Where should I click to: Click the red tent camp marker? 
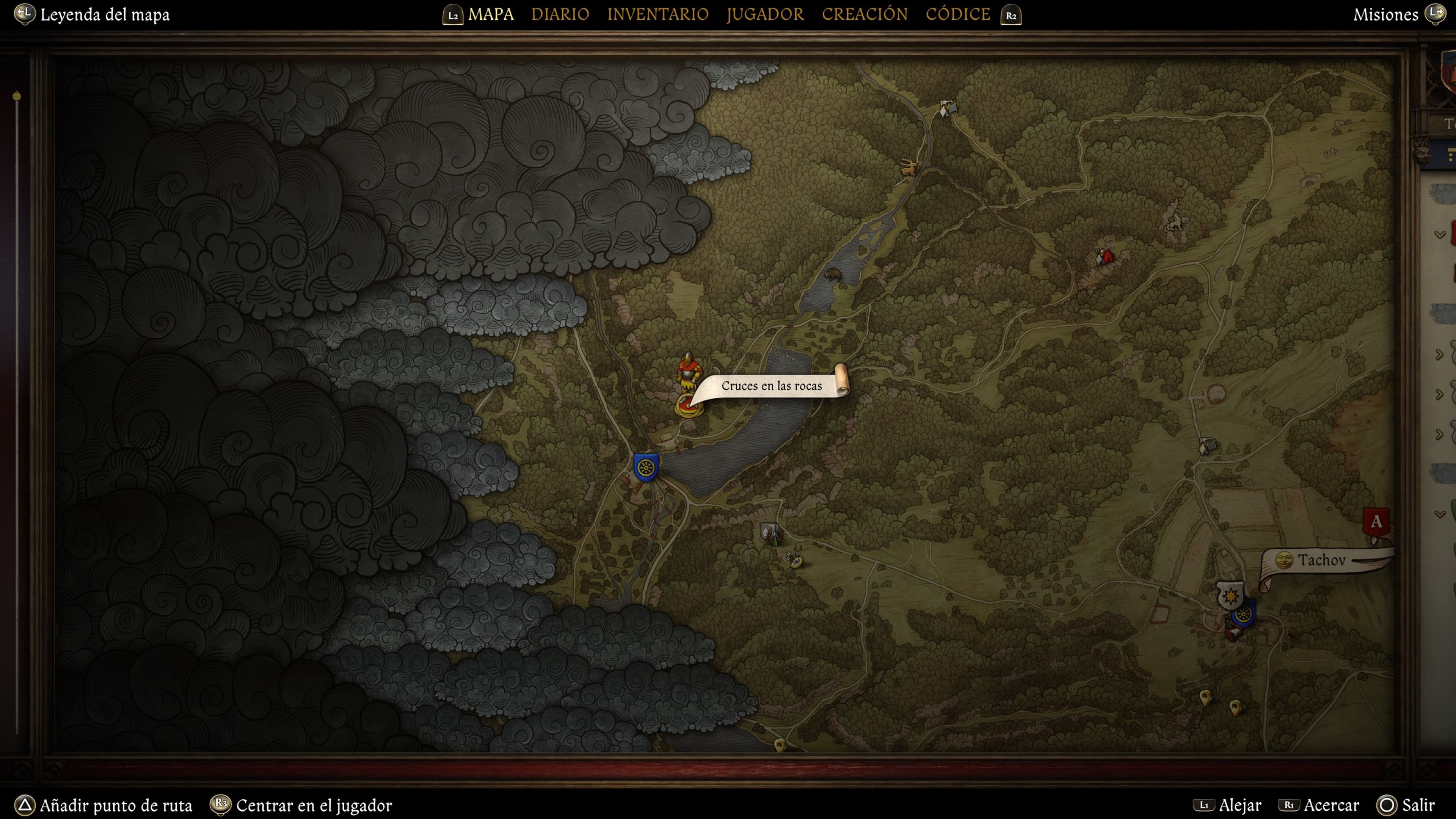click(1105, 257)
